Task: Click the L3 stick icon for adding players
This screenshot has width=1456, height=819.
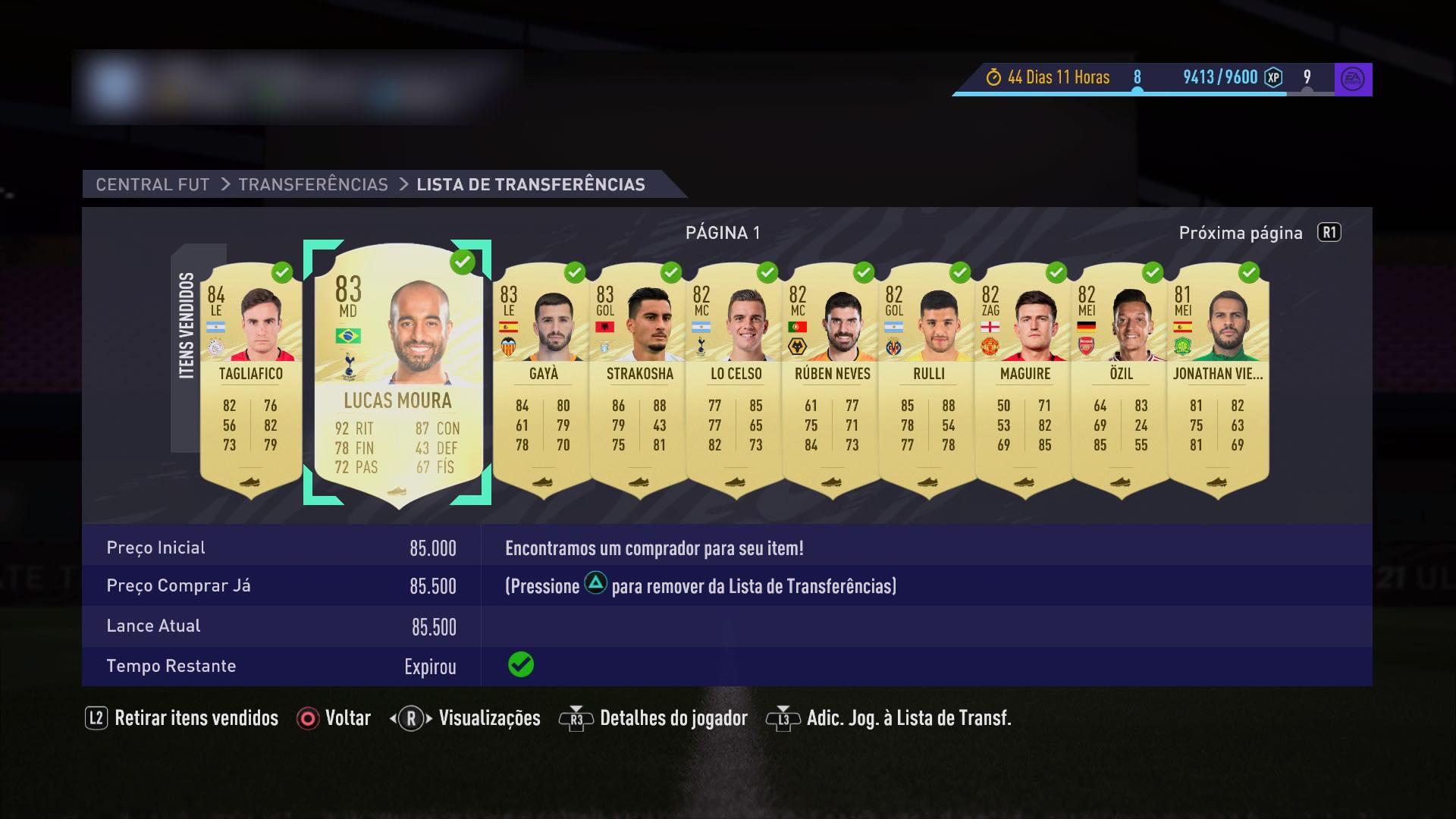Action: click(784, 717)
